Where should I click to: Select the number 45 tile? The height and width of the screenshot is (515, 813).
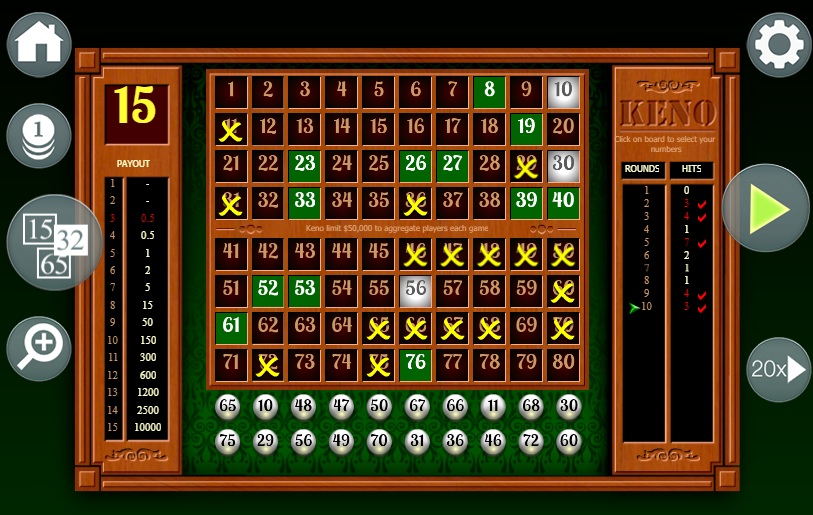tap(378, 254)
